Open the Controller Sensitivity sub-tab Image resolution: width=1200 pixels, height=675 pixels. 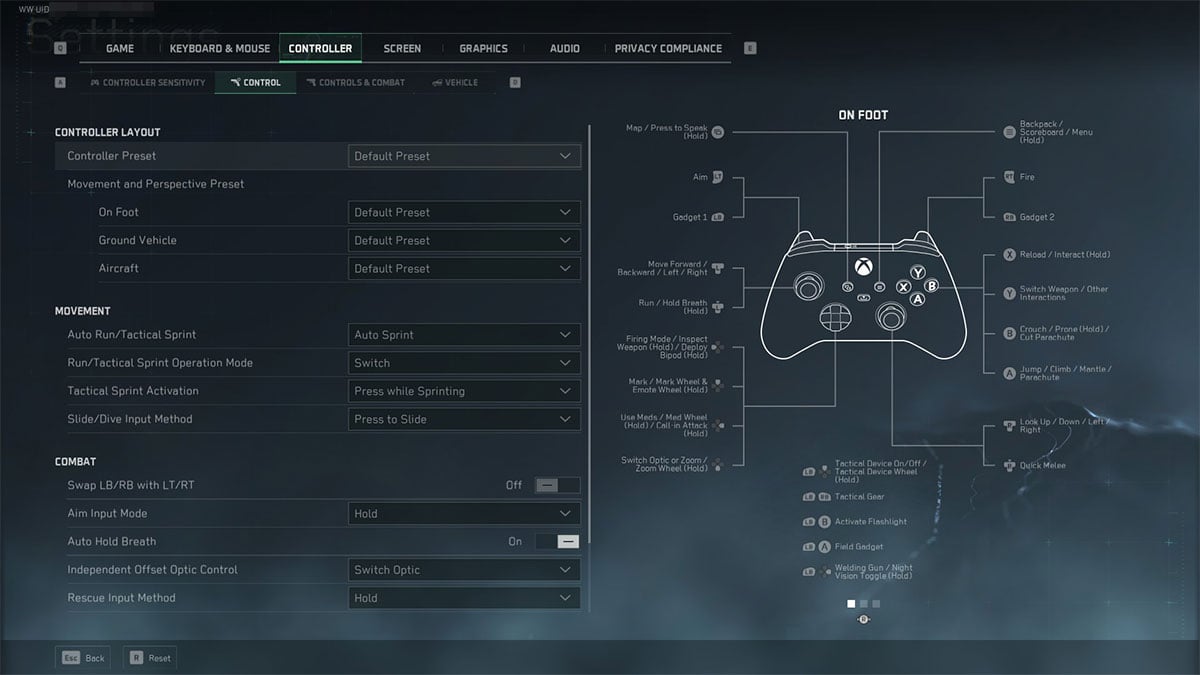[x=148, y=82]
